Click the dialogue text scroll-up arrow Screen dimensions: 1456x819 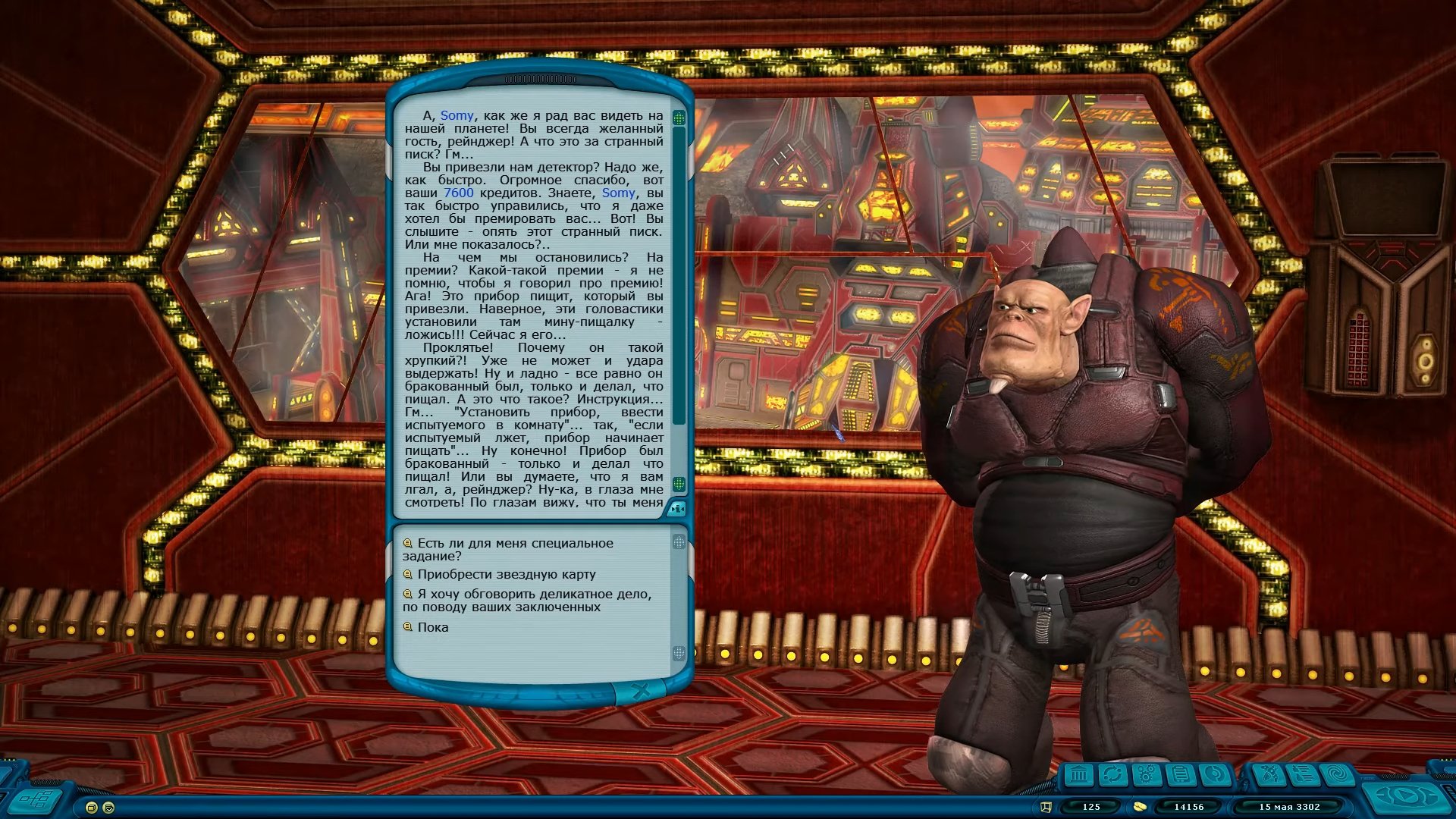tap(679, 118)
